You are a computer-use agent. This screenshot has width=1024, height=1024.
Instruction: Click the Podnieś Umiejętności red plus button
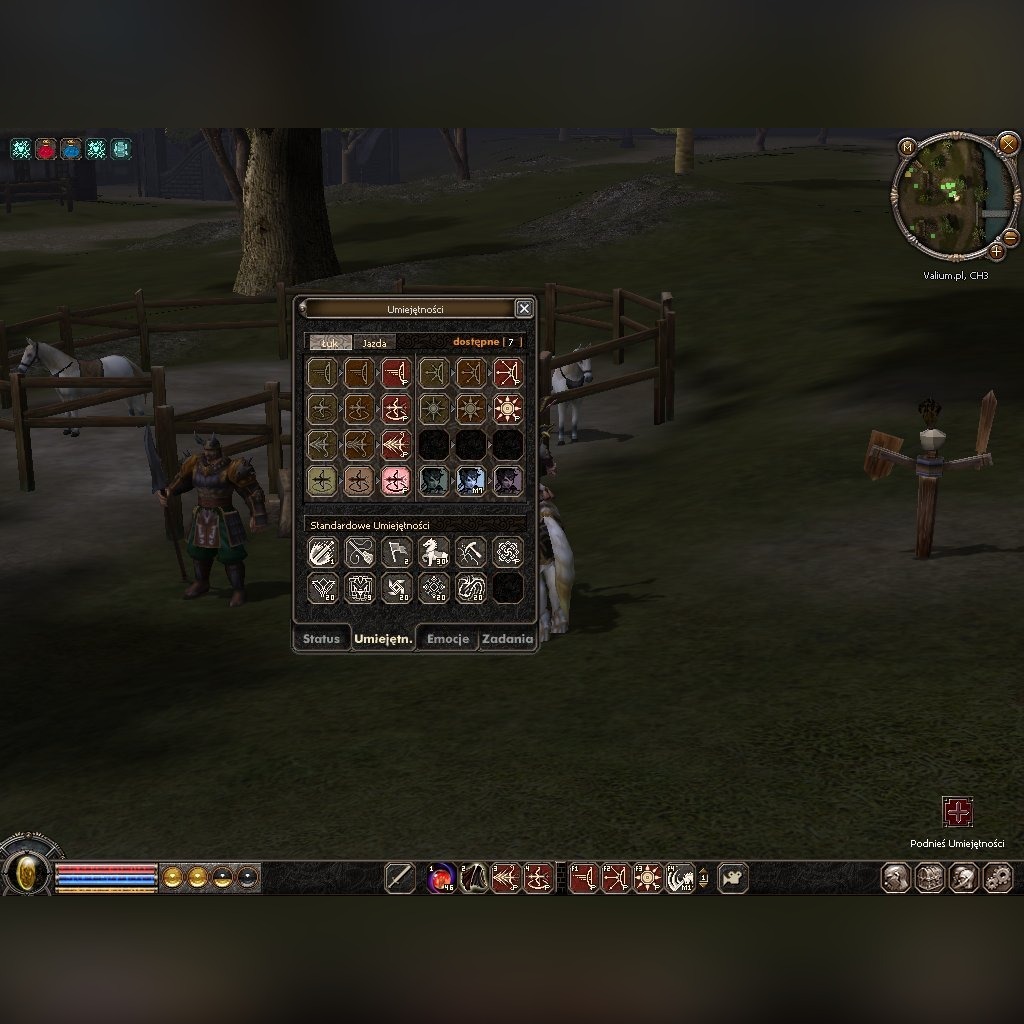[x=957, y=812]
